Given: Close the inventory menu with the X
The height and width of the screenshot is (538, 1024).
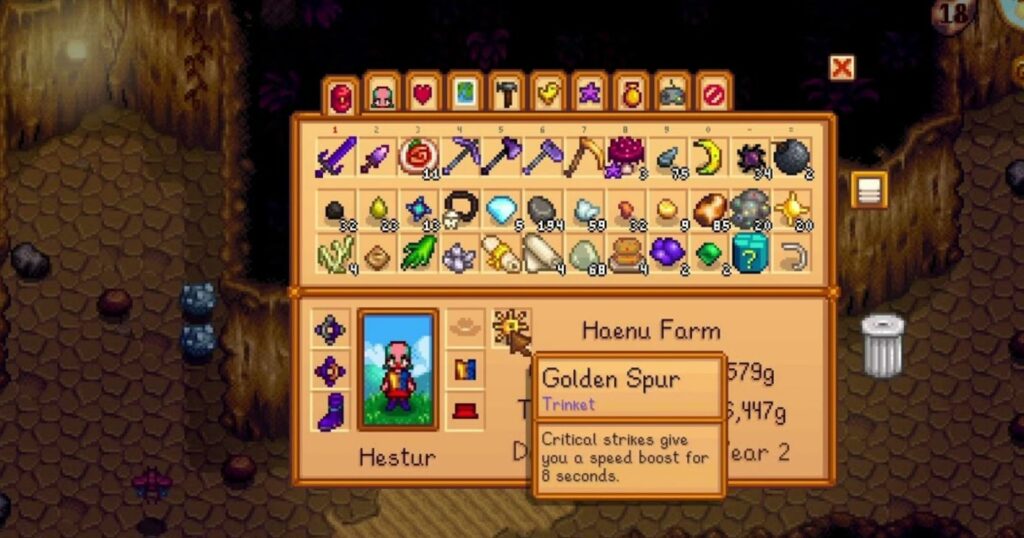Looking at the screenshot, I should coord(842,68).
